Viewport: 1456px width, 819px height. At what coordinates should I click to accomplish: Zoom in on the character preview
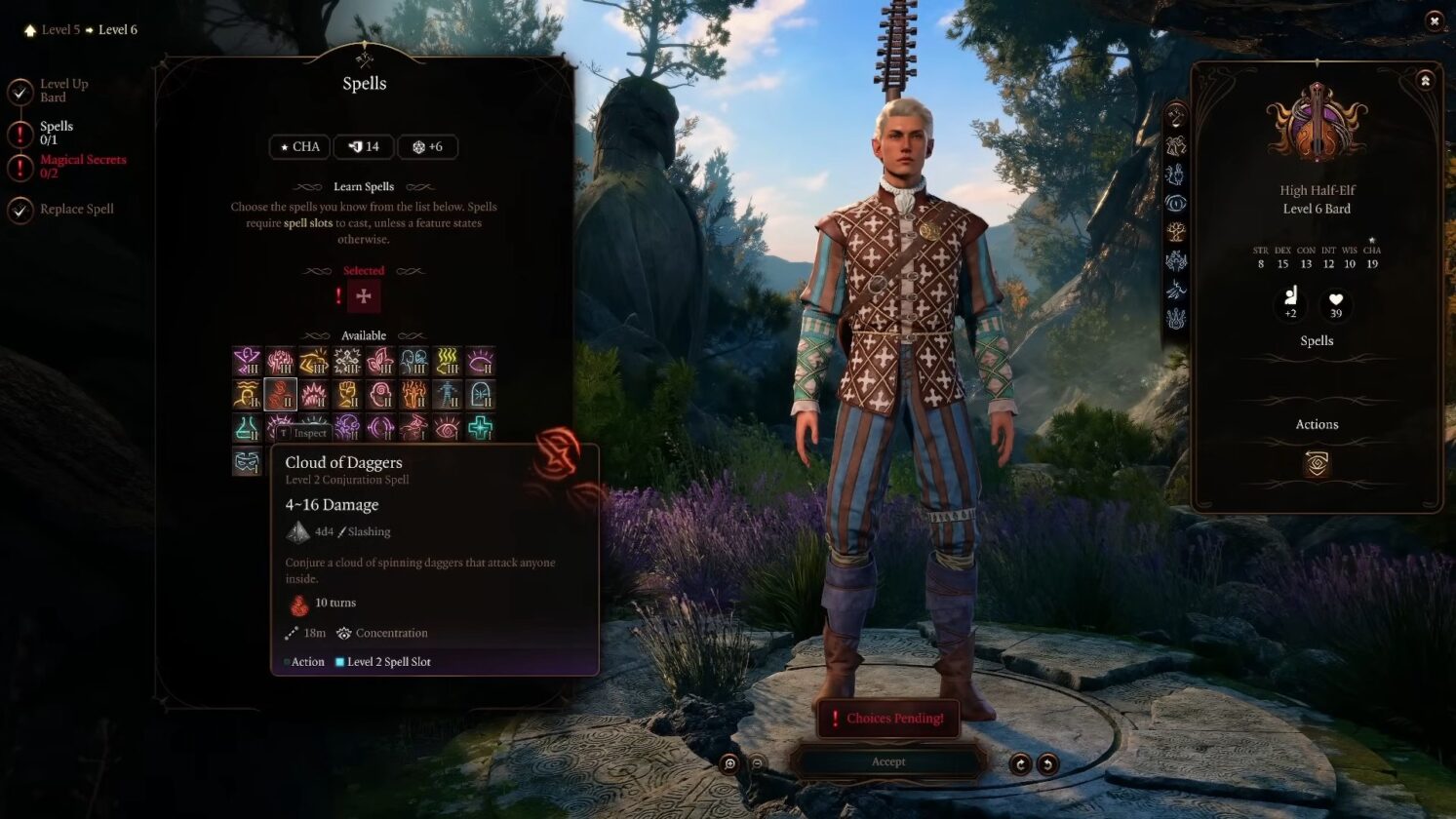[x=729, y=763]
